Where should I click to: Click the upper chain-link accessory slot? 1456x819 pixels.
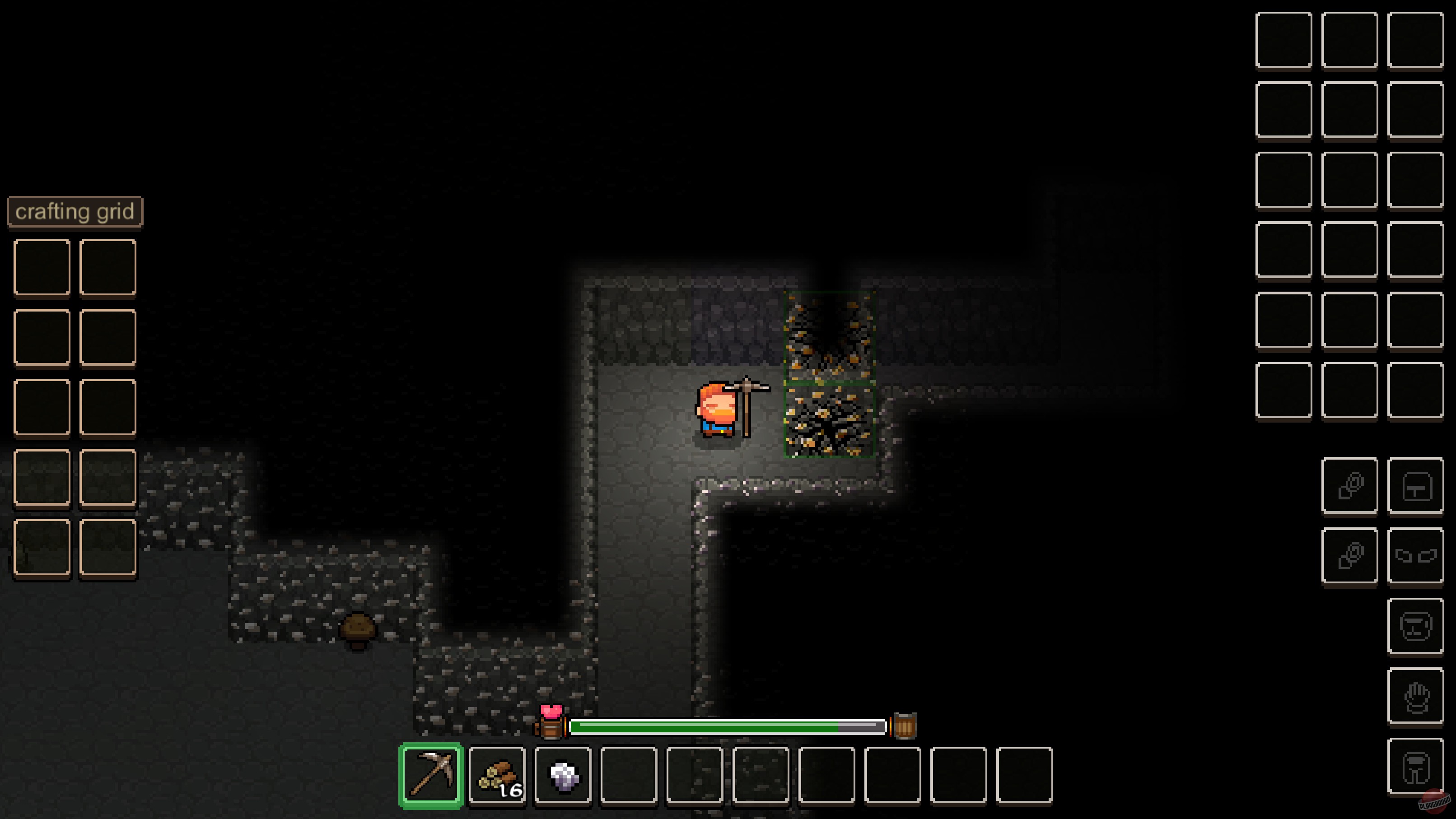[1350, 486]
